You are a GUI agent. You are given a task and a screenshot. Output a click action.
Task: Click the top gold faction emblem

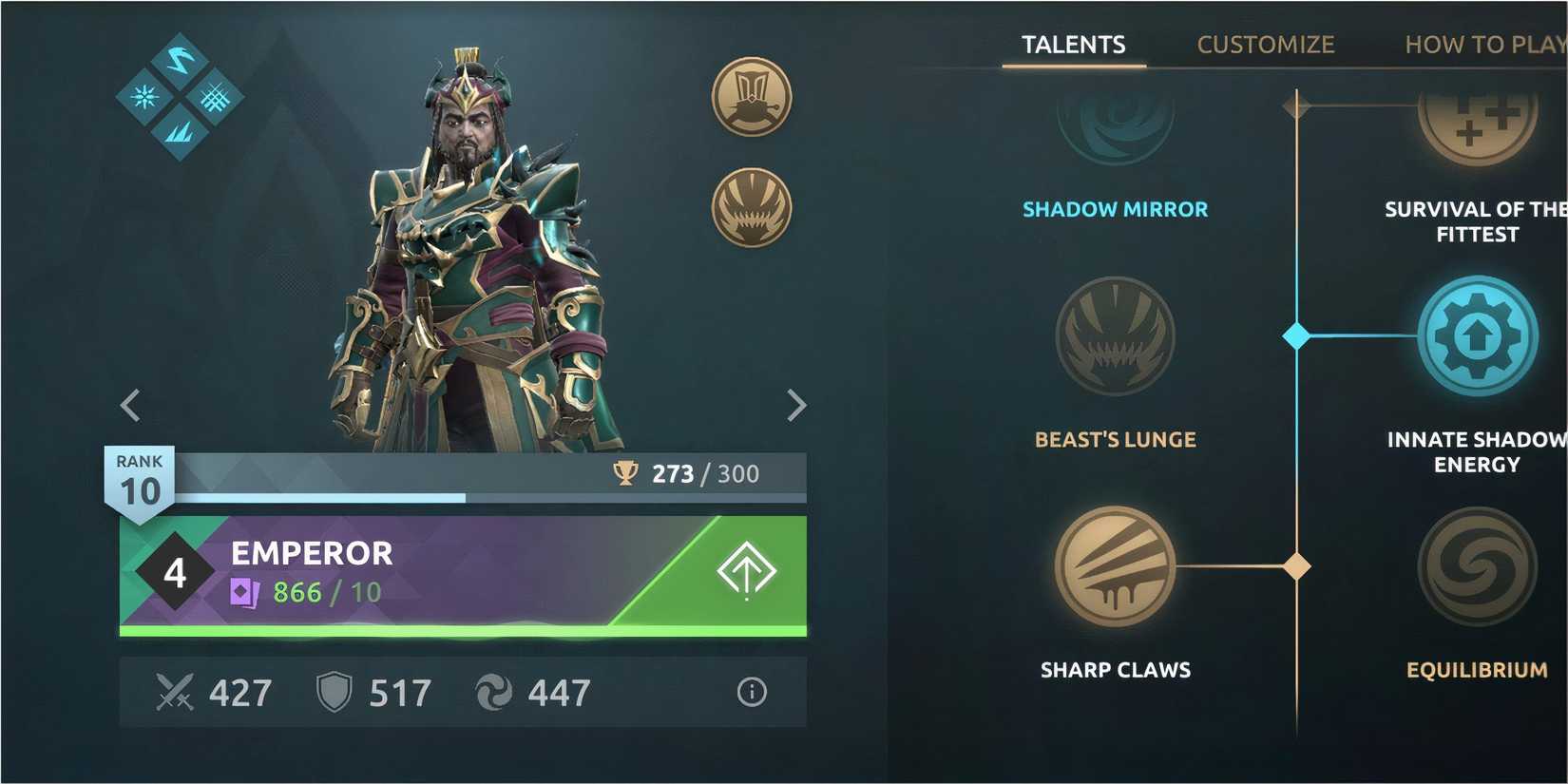pyautogui.click(x=751, y=95)
